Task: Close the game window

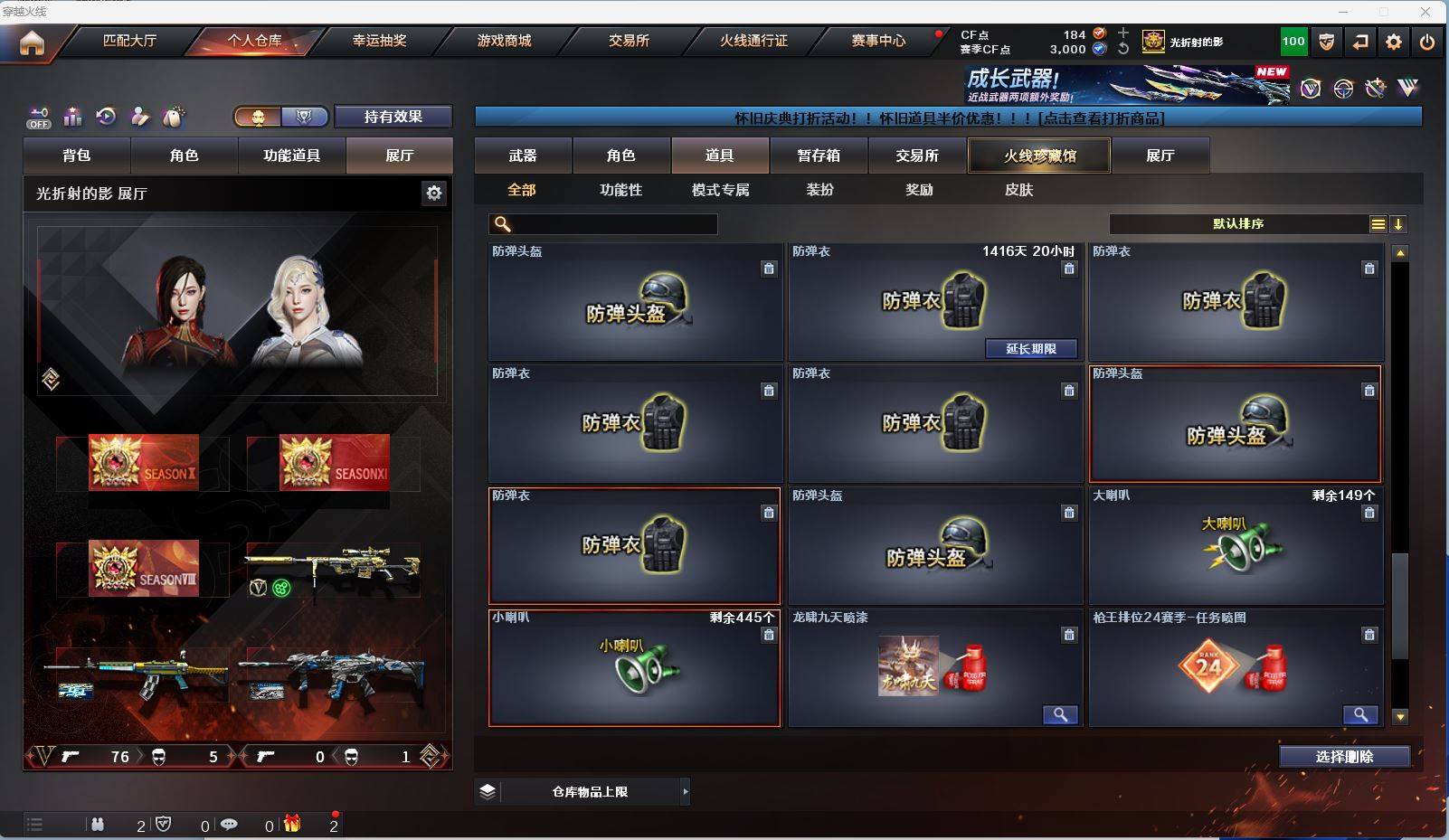Action: 1425,12
